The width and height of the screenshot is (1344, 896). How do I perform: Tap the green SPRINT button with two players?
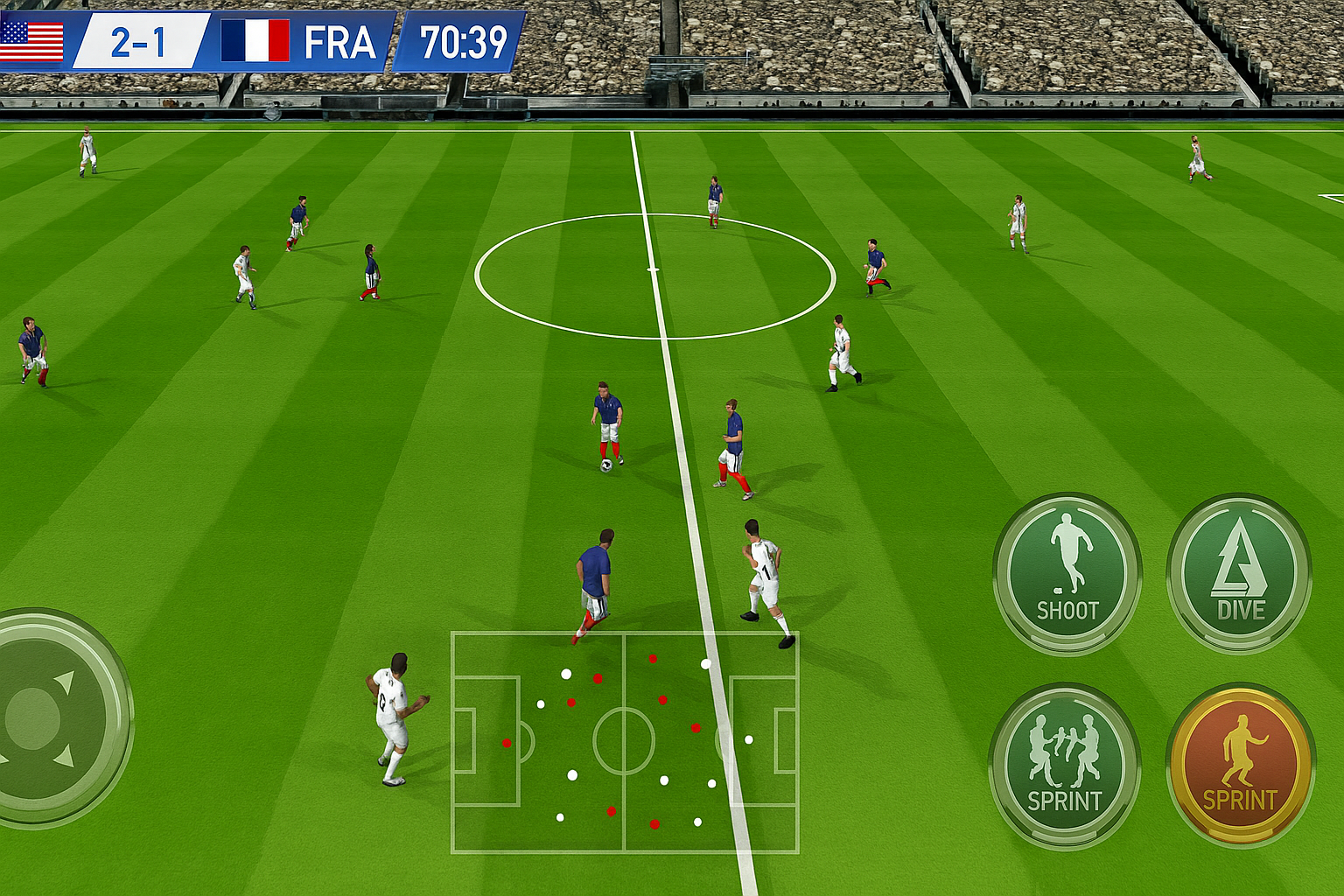coord(1064,766)
